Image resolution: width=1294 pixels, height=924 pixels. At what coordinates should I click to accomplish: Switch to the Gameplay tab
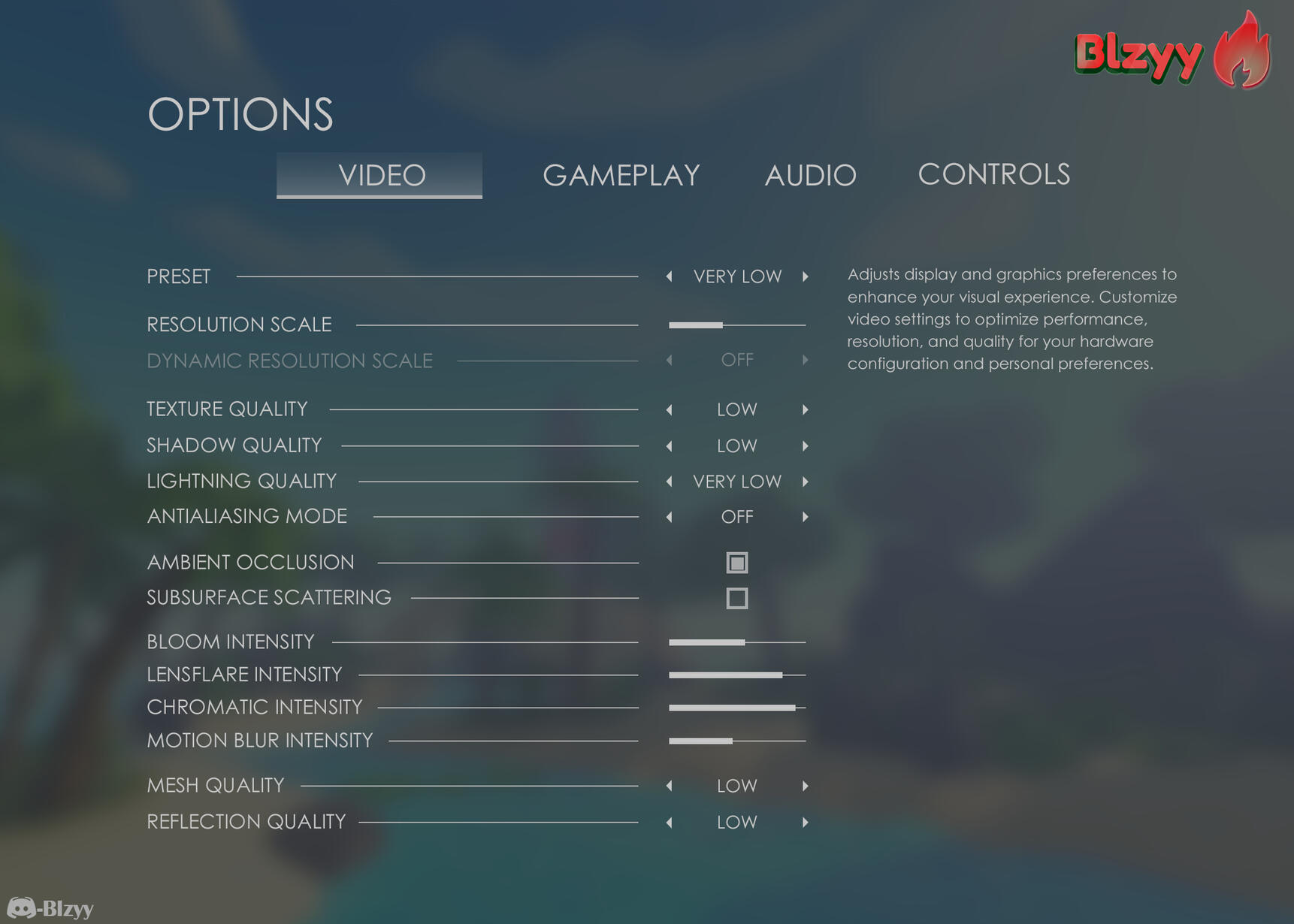coord(621,175)
